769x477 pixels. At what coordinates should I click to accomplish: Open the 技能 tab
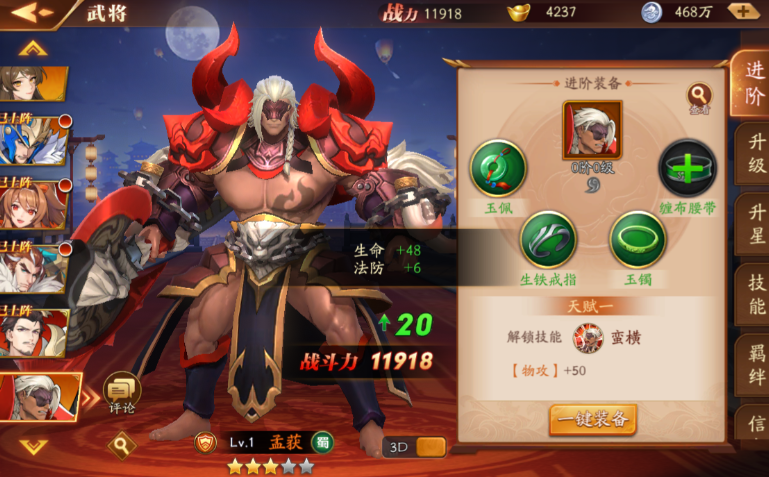pyautogui.click(x=752, y=294)
